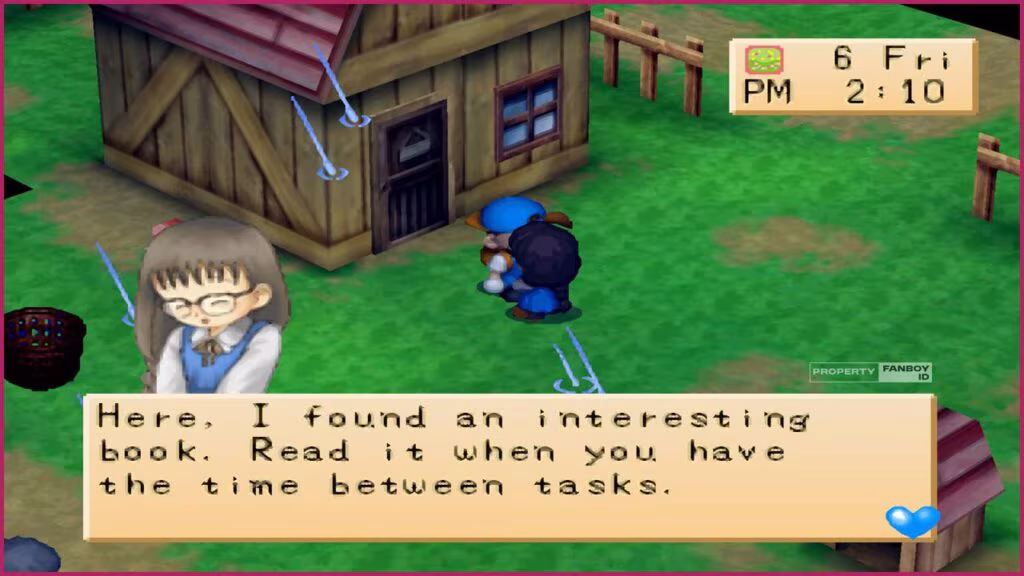1024x576 pixels.
Task: Advance the interesting book dialogue box
Action: 509,466
